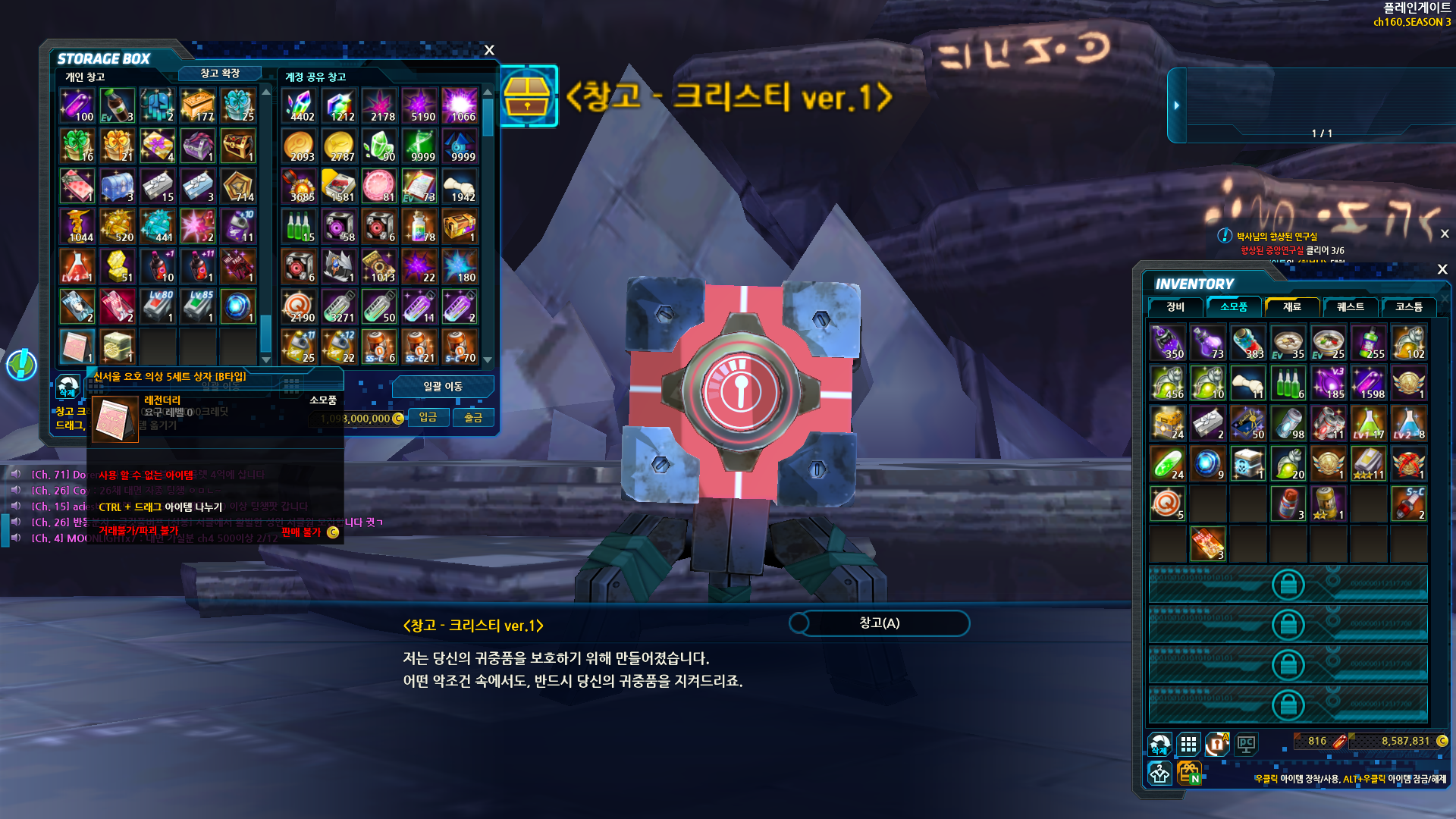Expand the collapsed panel arrow at top right
This screenshot has height=819, width=1456.
1176,105
